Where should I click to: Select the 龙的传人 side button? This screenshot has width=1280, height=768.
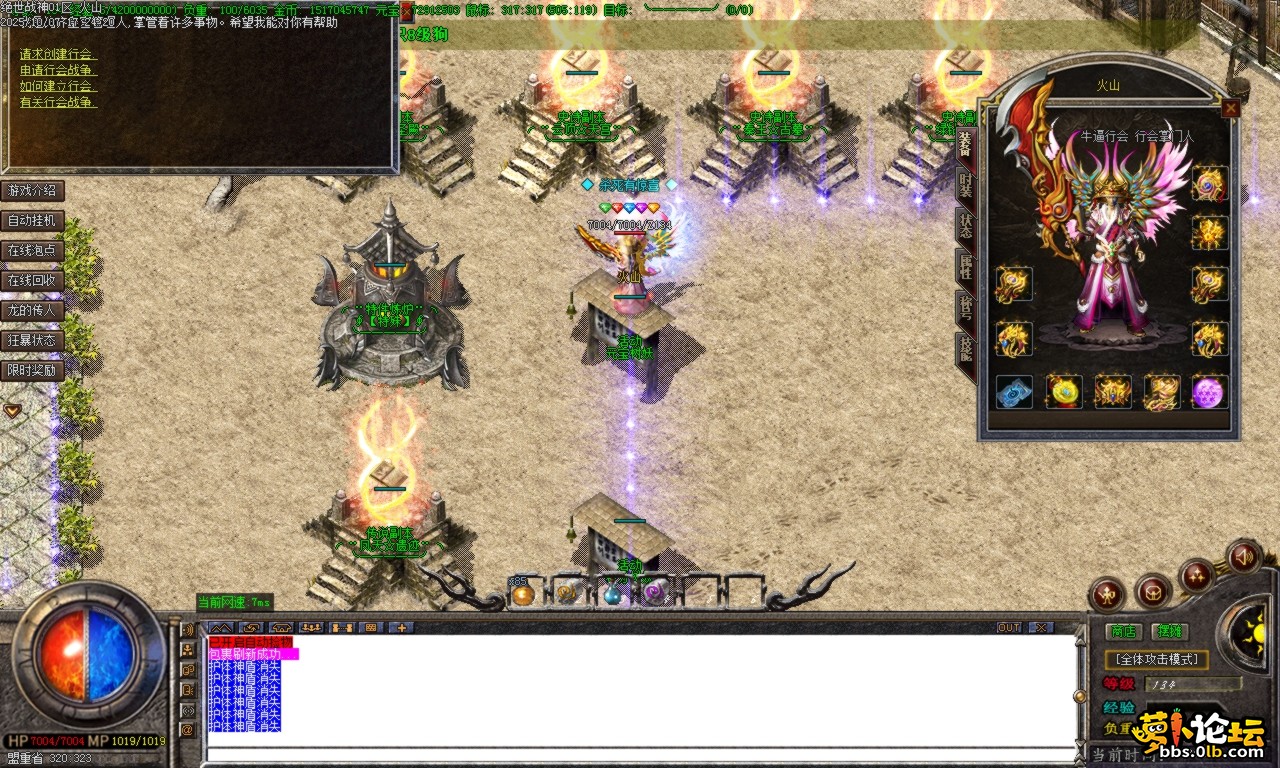point(33,310)
